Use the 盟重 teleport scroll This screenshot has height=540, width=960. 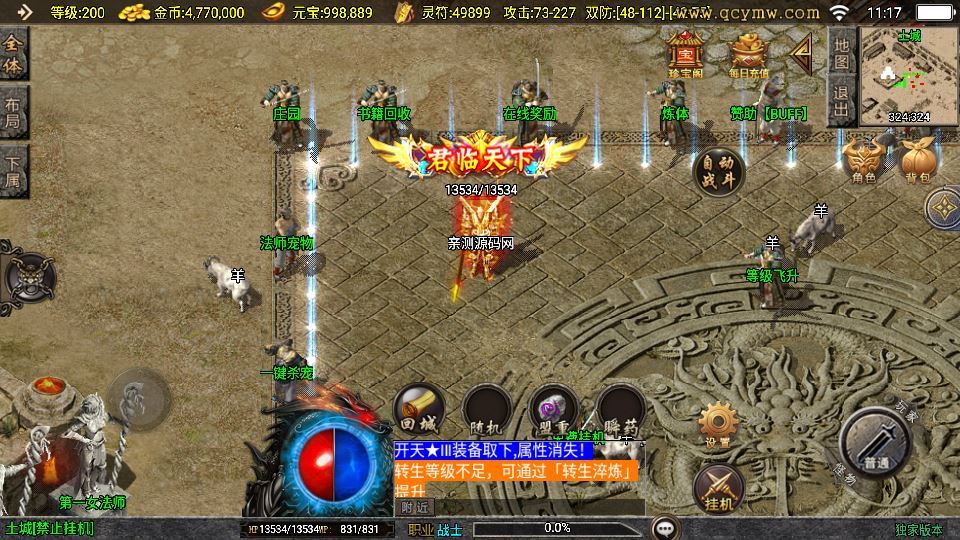554,409
